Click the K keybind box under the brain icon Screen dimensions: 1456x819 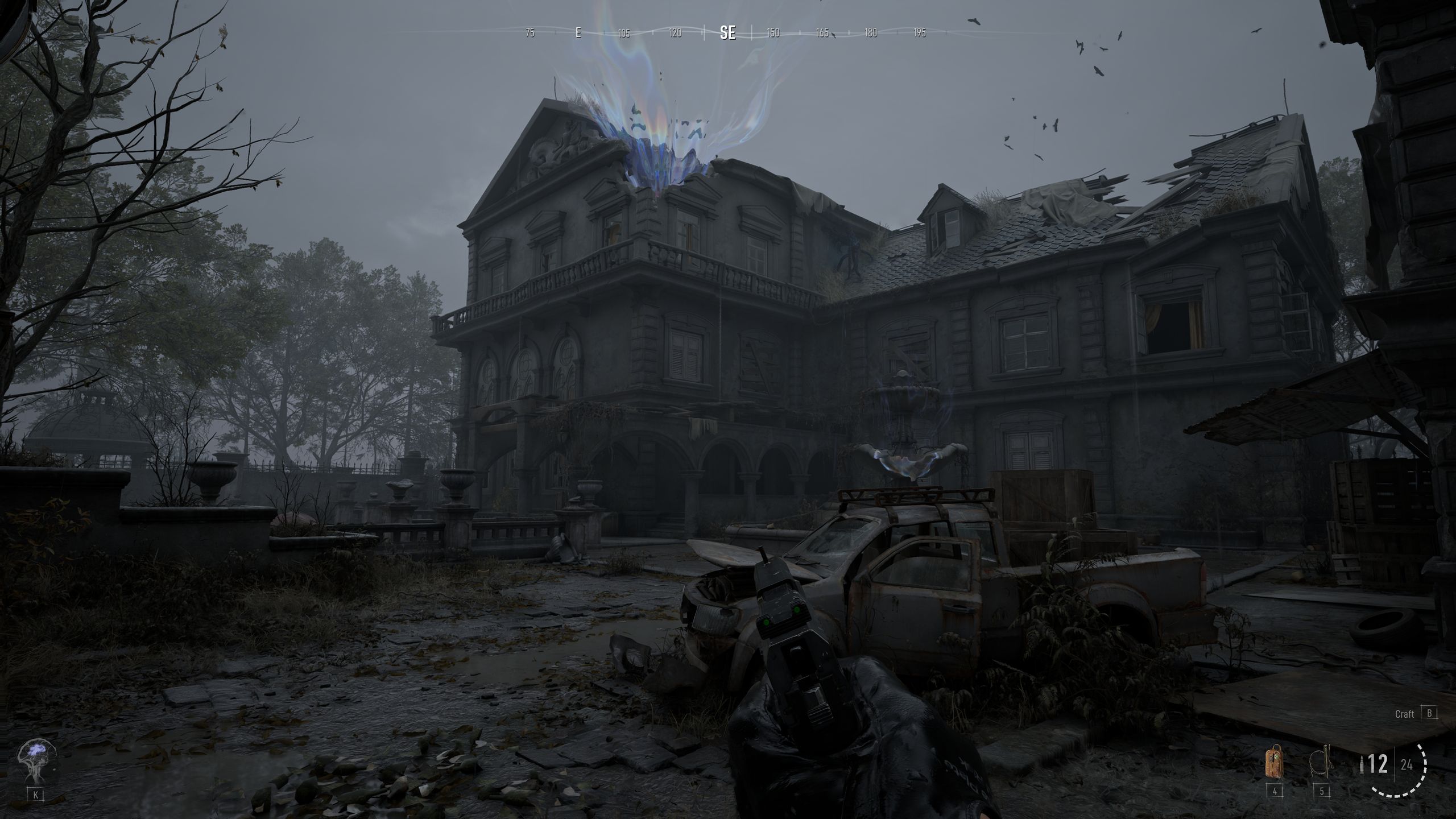click(36, 795)
